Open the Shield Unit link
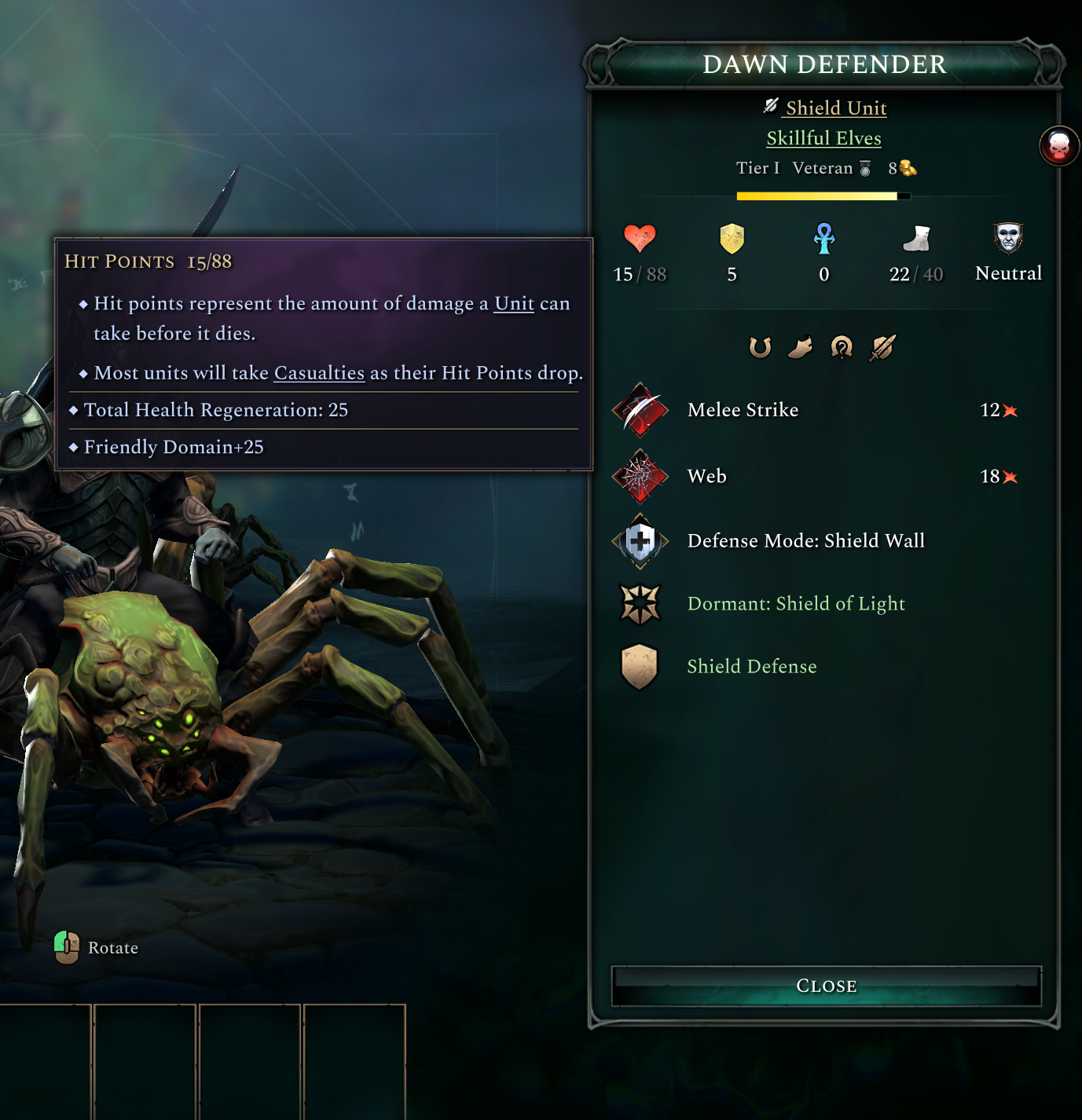Viewport: 1082px width, 1120px height. pyautogui.click(x=834, y=108)
